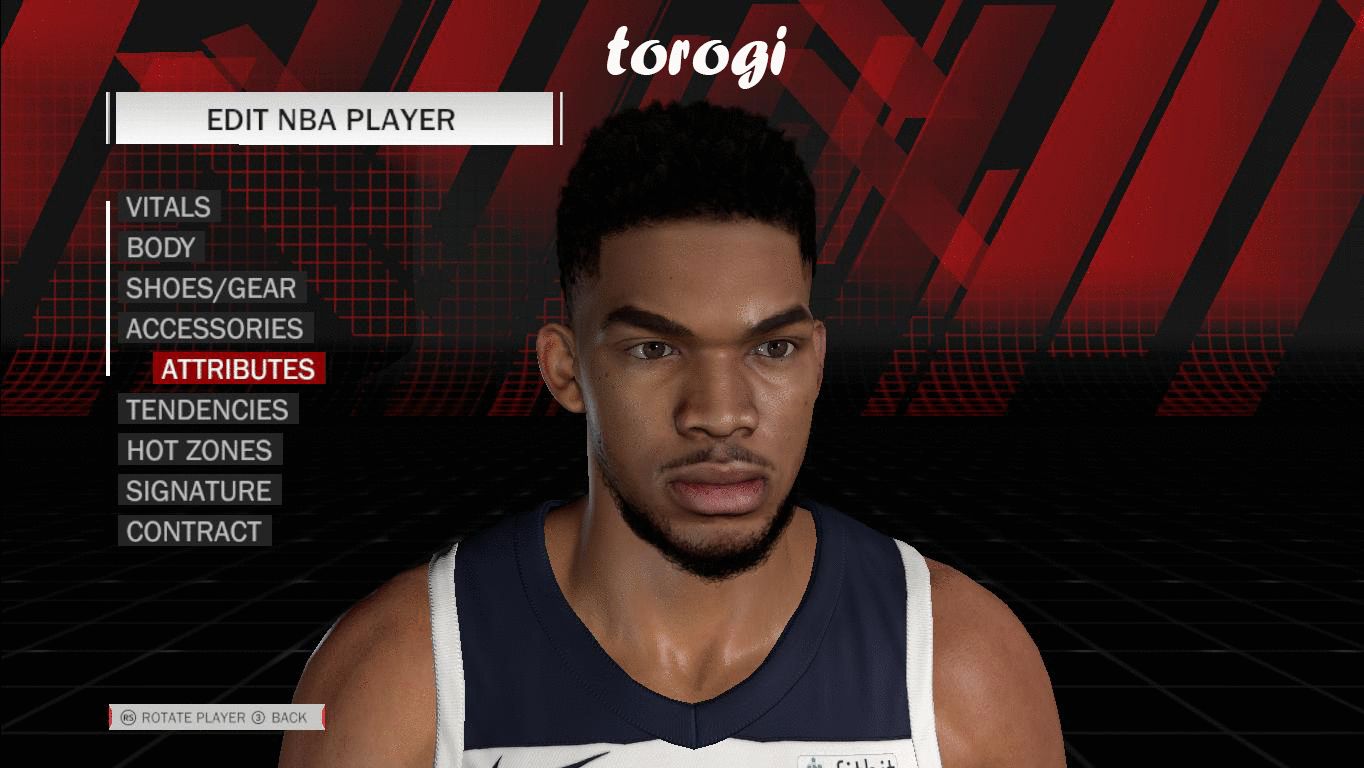This screenshot has width=1364, height=768.
Task: Edit the player's Contract
Action: [193, 531]
